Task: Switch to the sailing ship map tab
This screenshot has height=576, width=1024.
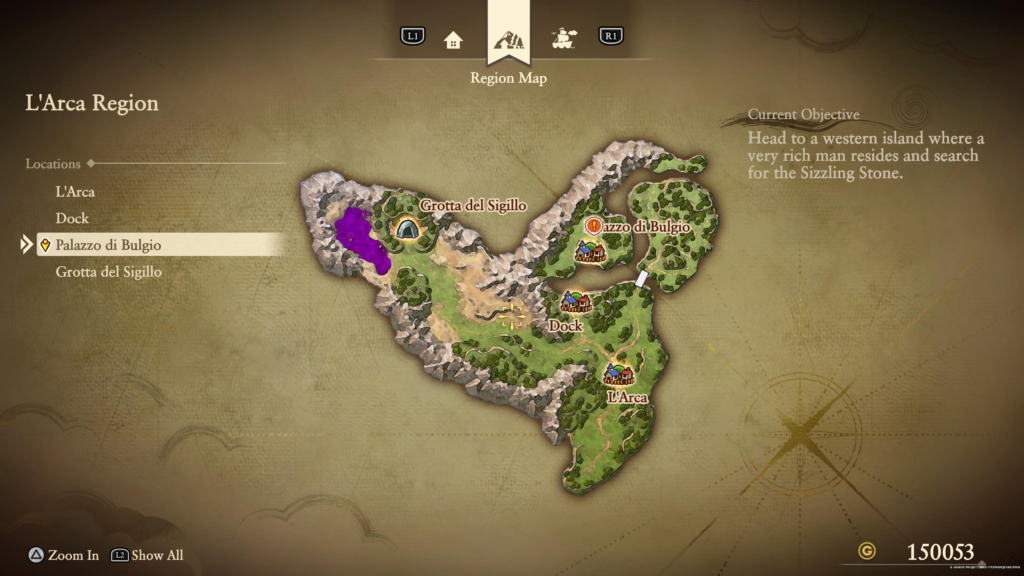Action: coord(564,40)
